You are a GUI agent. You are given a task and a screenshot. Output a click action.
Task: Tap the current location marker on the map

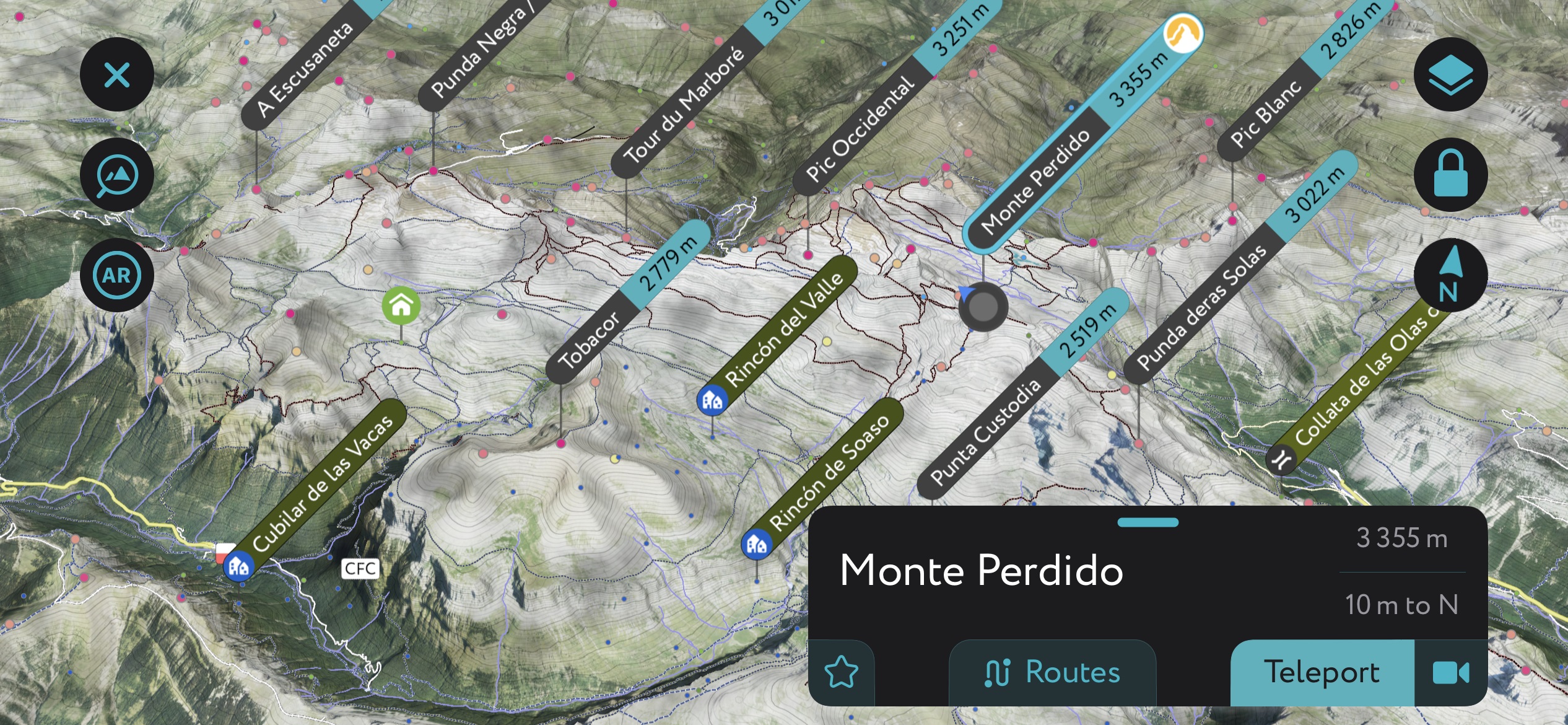pos(983,308)
